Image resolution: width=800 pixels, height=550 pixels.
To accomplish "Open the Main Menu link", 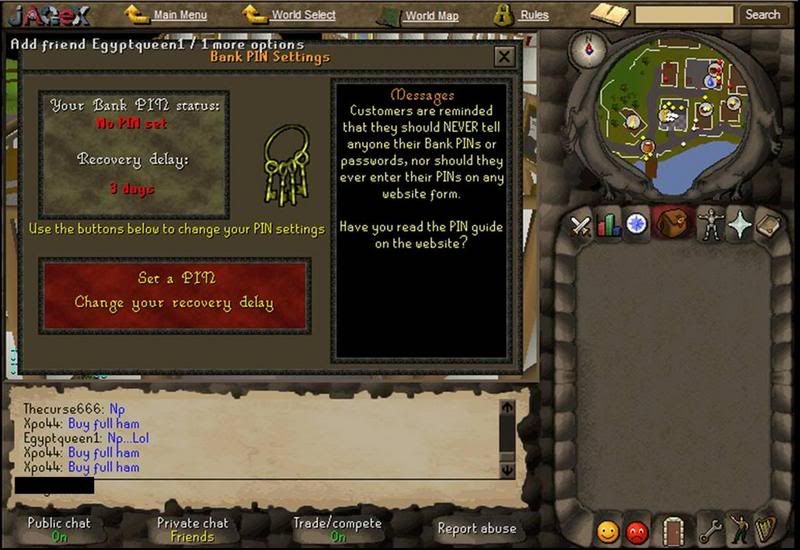I will pos(180,15).
